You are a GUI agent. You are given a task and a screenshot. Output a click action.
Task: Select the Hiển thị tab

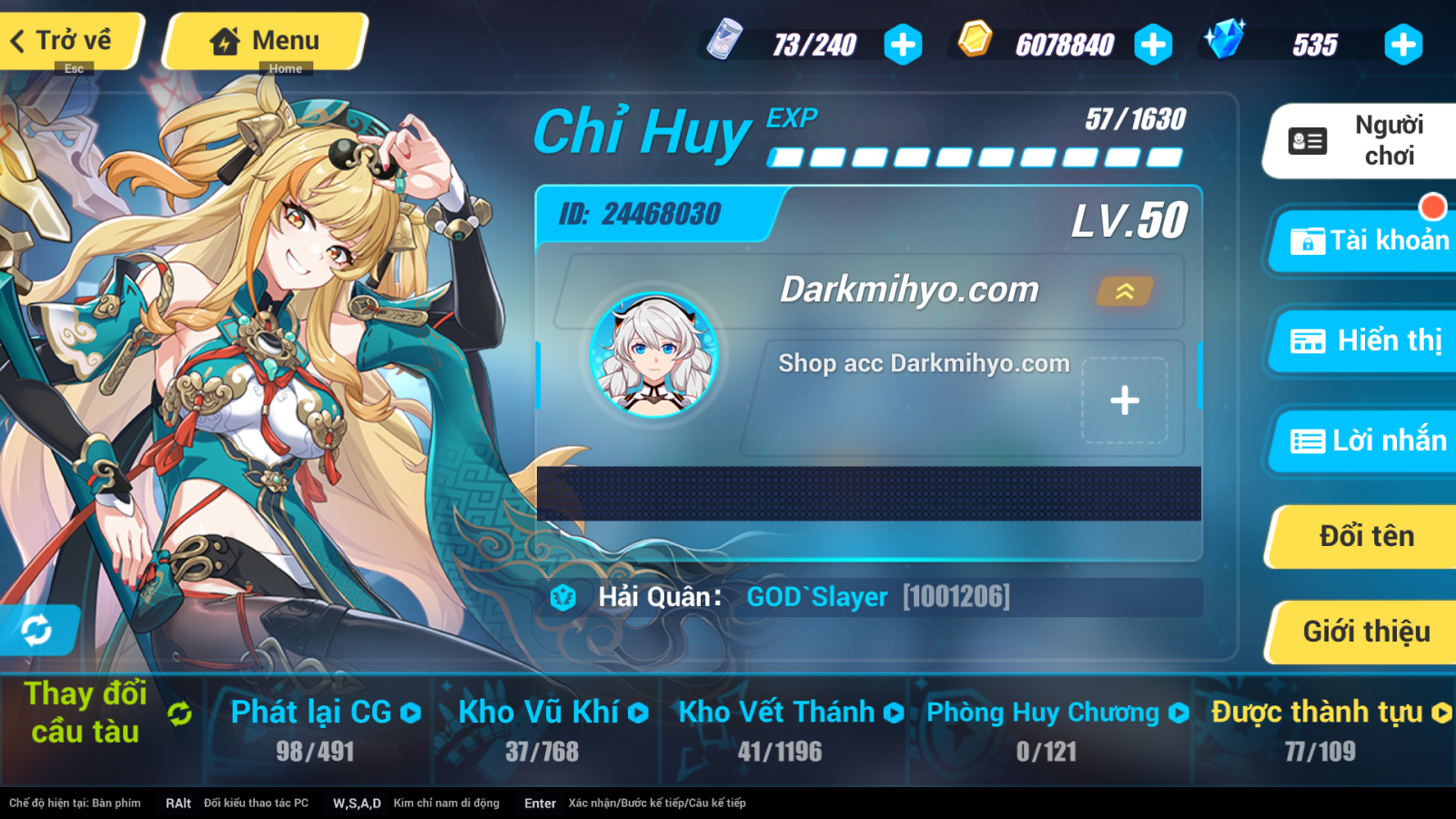click(x=1365, y=341)
